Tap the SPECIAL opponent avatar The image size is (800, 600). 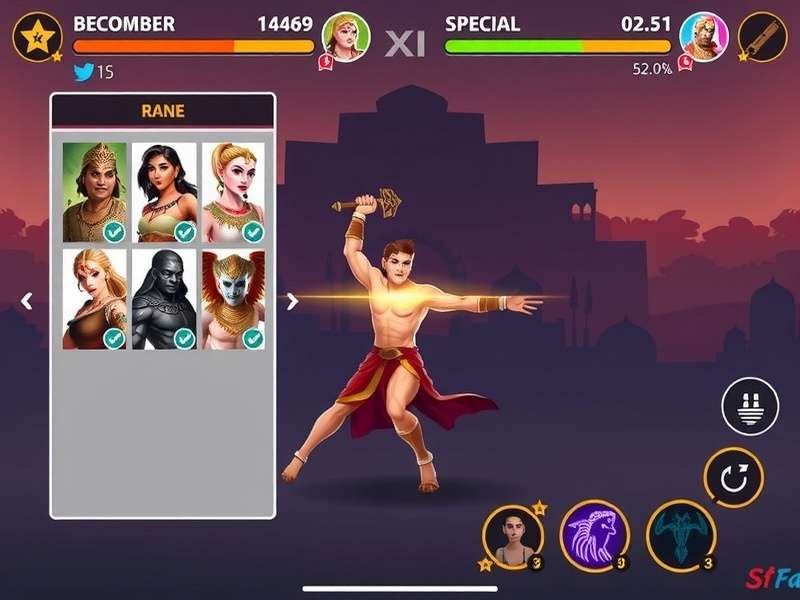click(x=702, y=38)
